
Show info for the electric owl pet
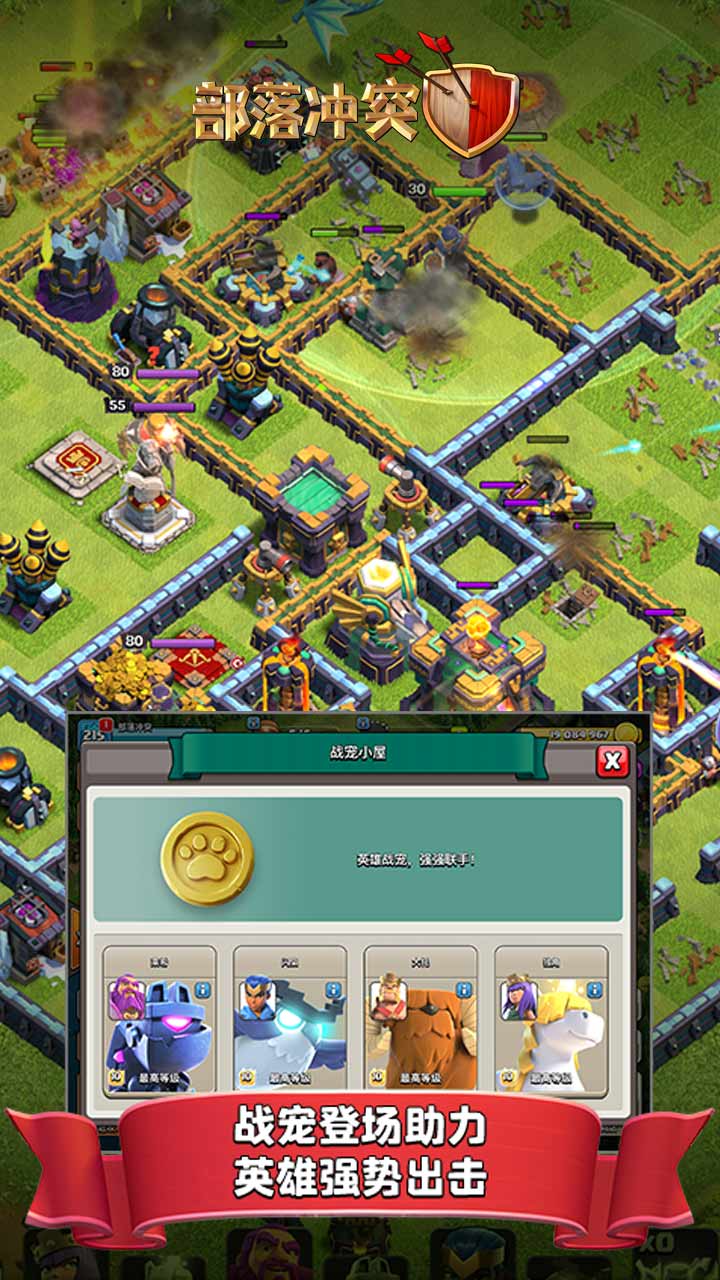333,990
